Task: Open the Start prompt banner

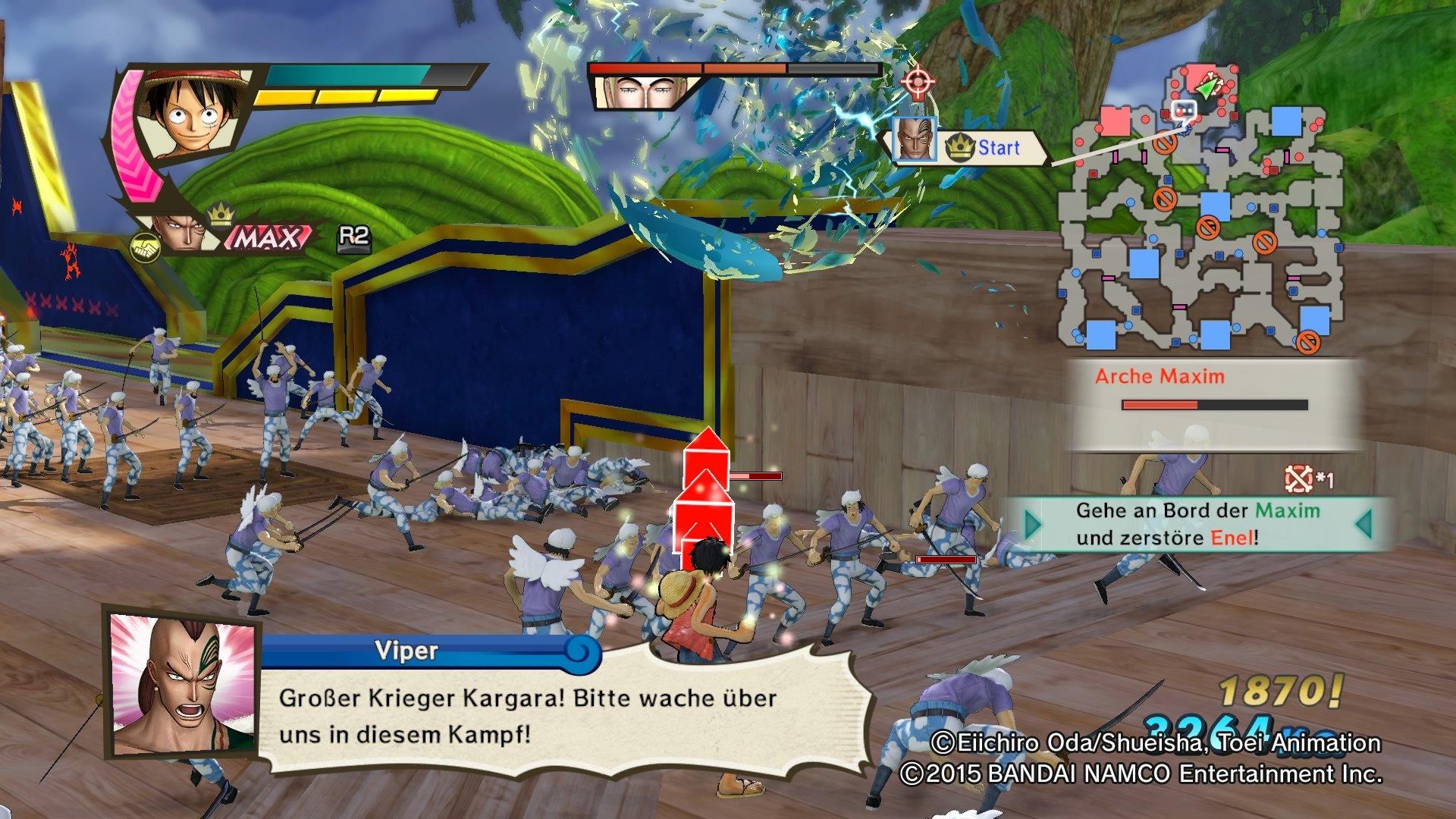Action: click(999, 148)
